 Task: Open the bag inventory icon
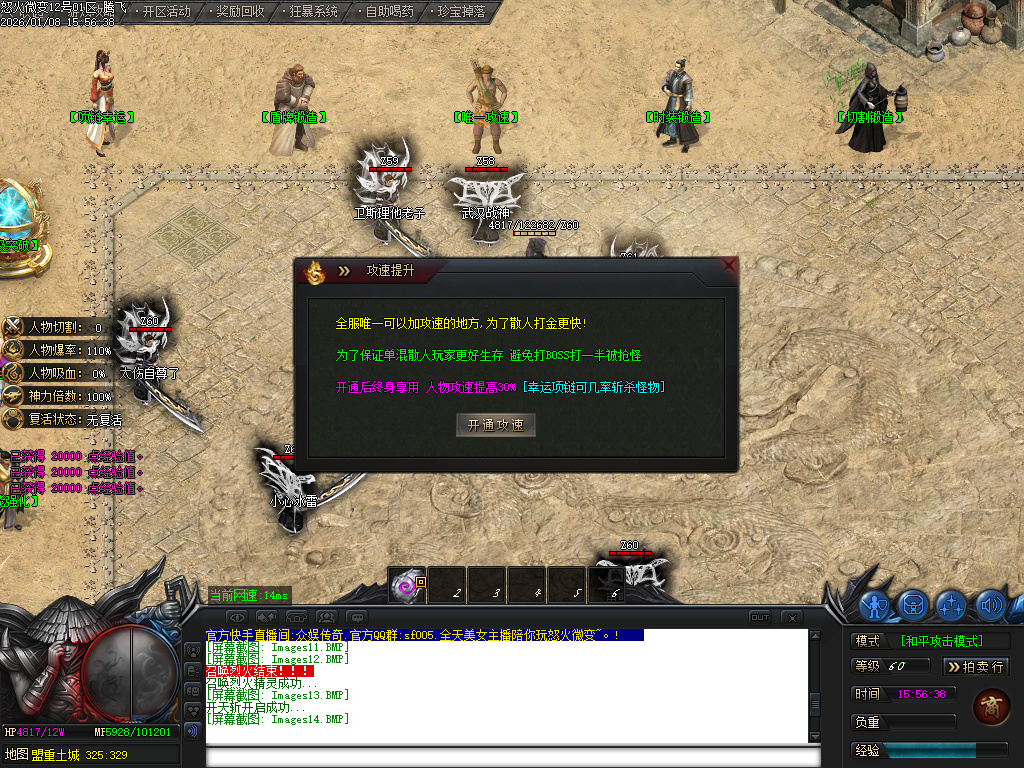coord(913,604)
